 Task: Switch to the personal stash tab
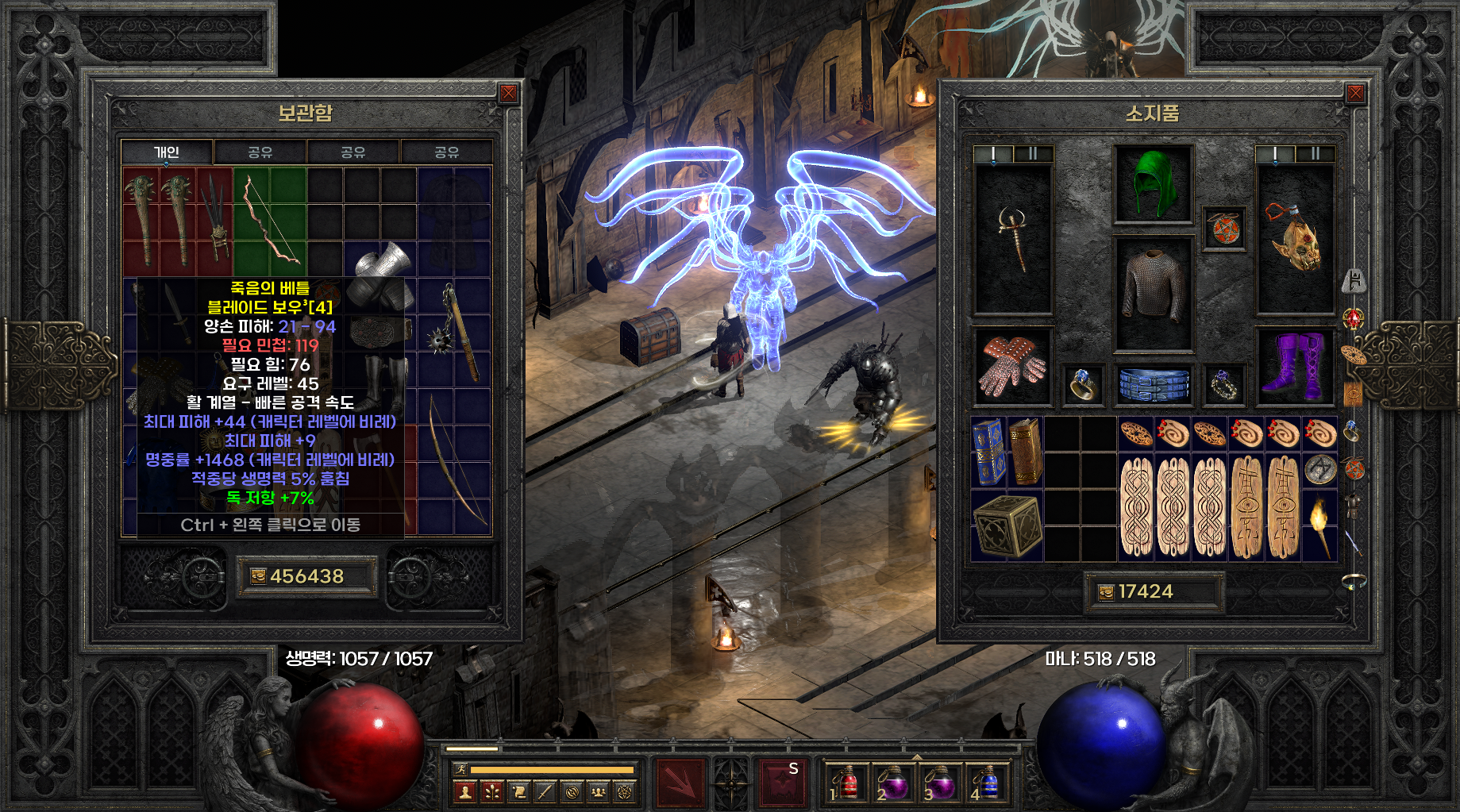coord(167,152)
